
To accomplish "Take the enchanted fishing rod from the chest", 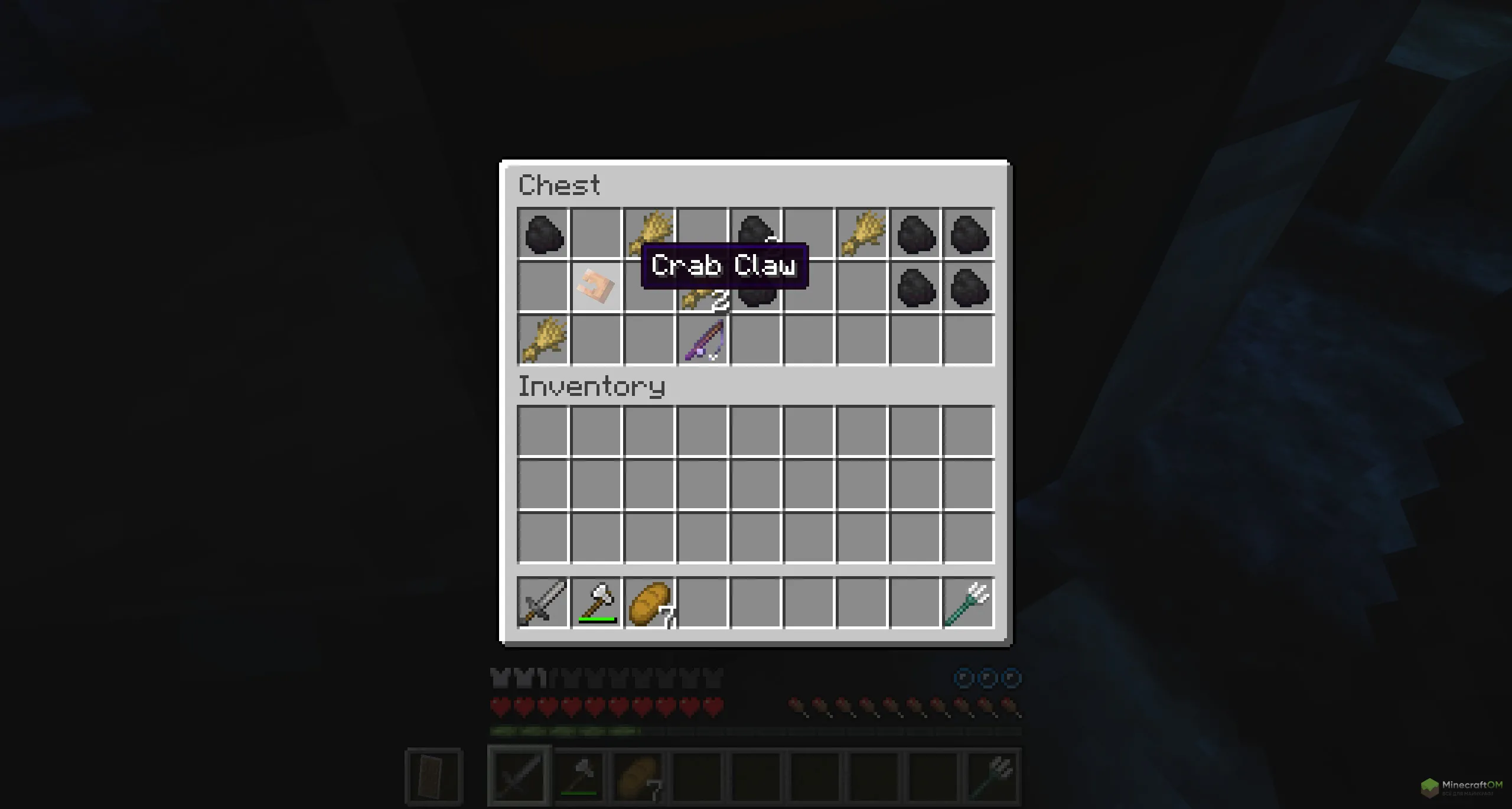I will coord(703,341).
